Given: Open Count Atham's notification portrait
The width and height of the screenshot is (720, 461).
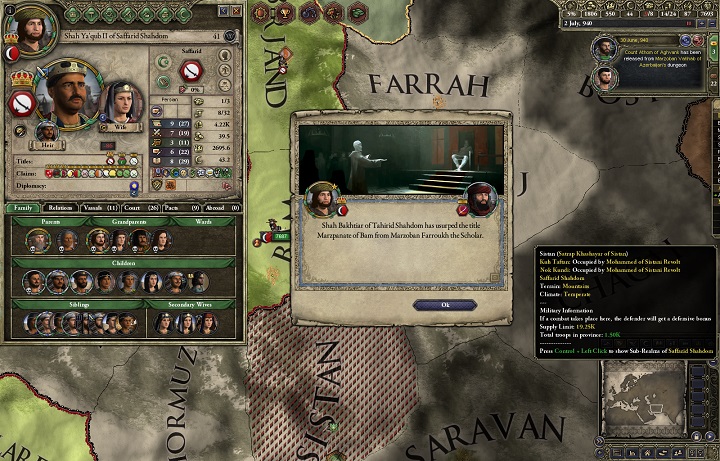Looking at the screenshot, I should (x=605, y=47).
